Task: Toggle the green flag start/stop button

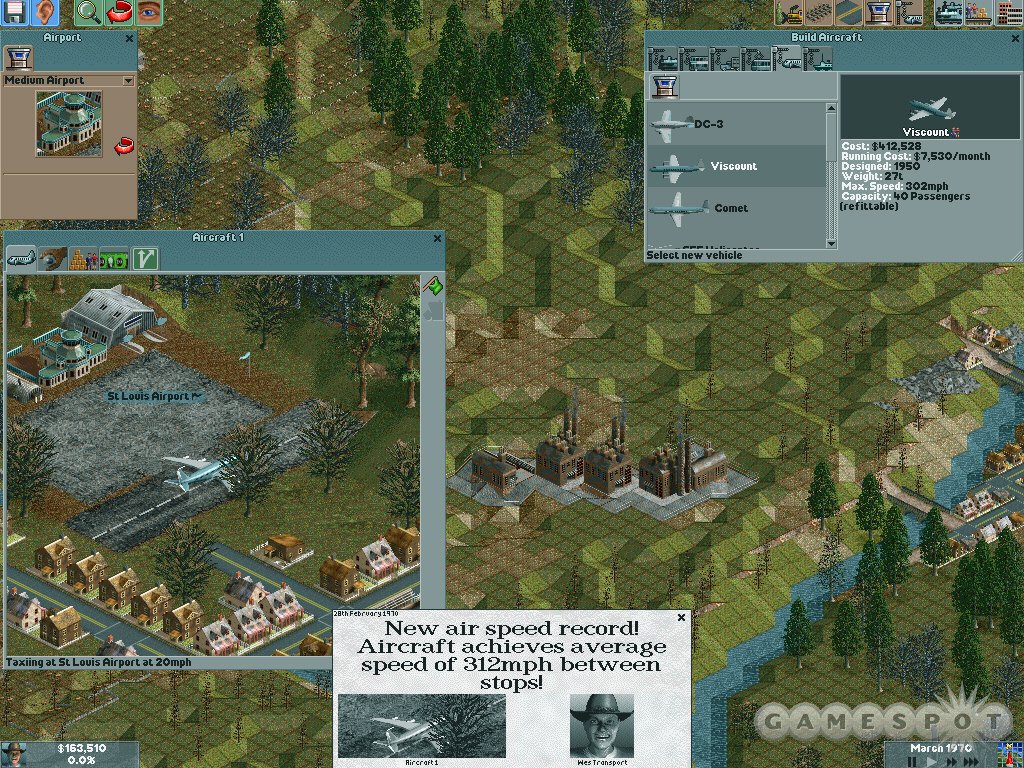Action: 434,286
